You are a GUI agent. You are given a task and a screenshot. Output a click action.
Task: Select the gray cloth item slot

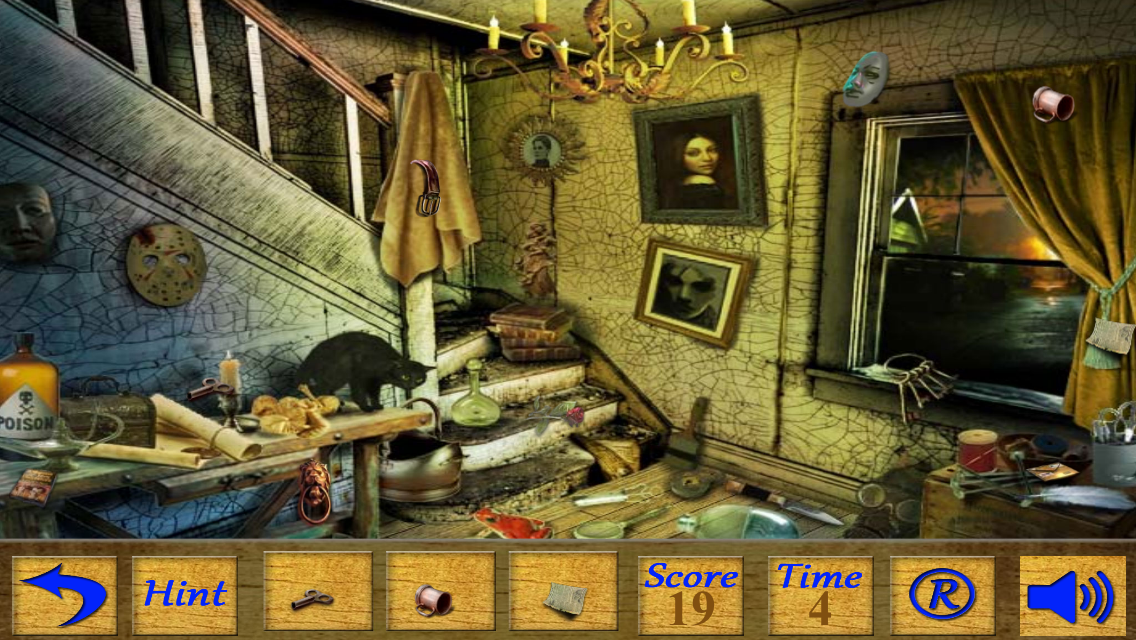(x=563, y=595)
